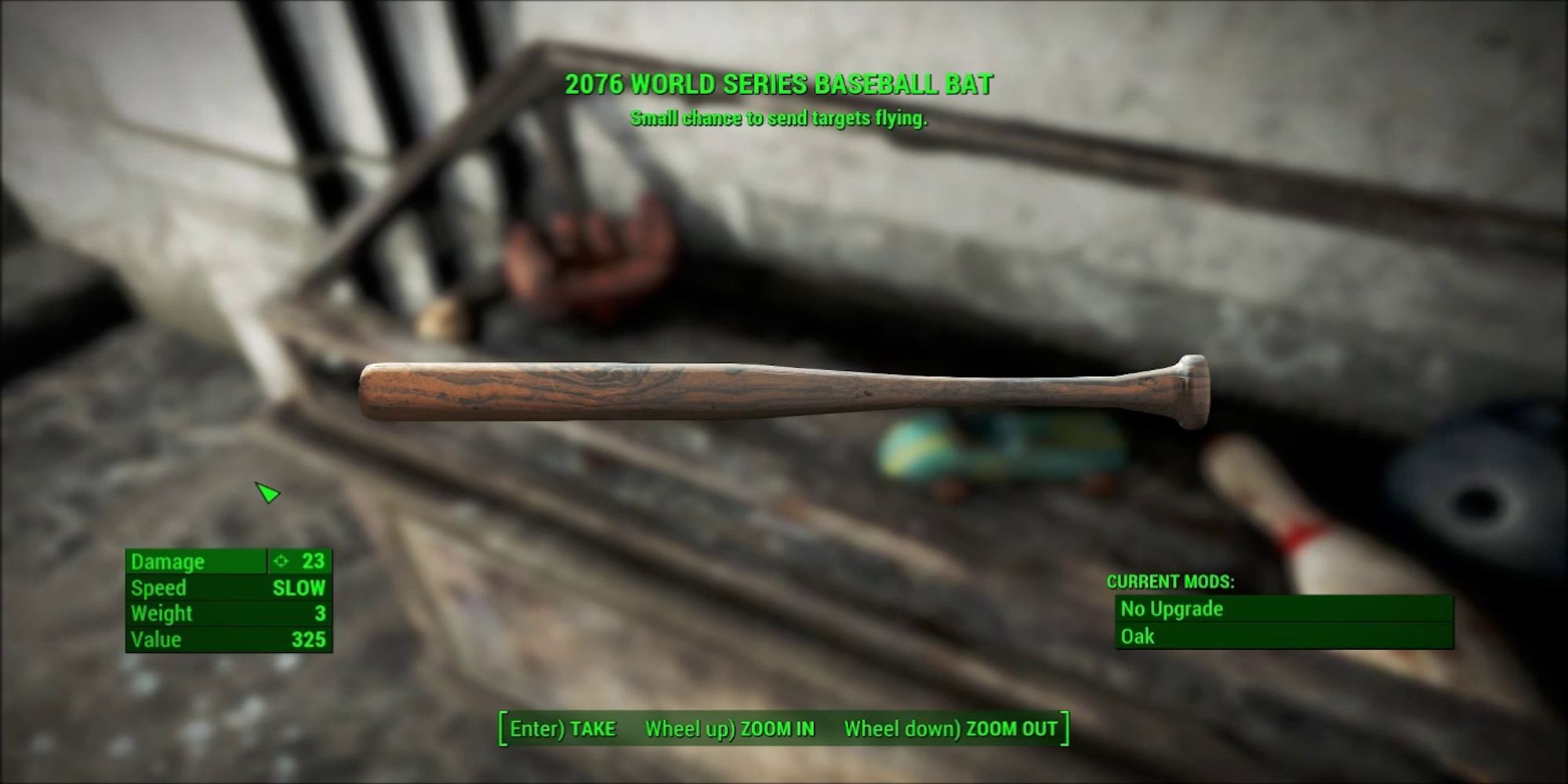Click the closing bracket after ZOOM OUT
Viewport: 1568px width, 784px height.
[x=1064, y=728]
